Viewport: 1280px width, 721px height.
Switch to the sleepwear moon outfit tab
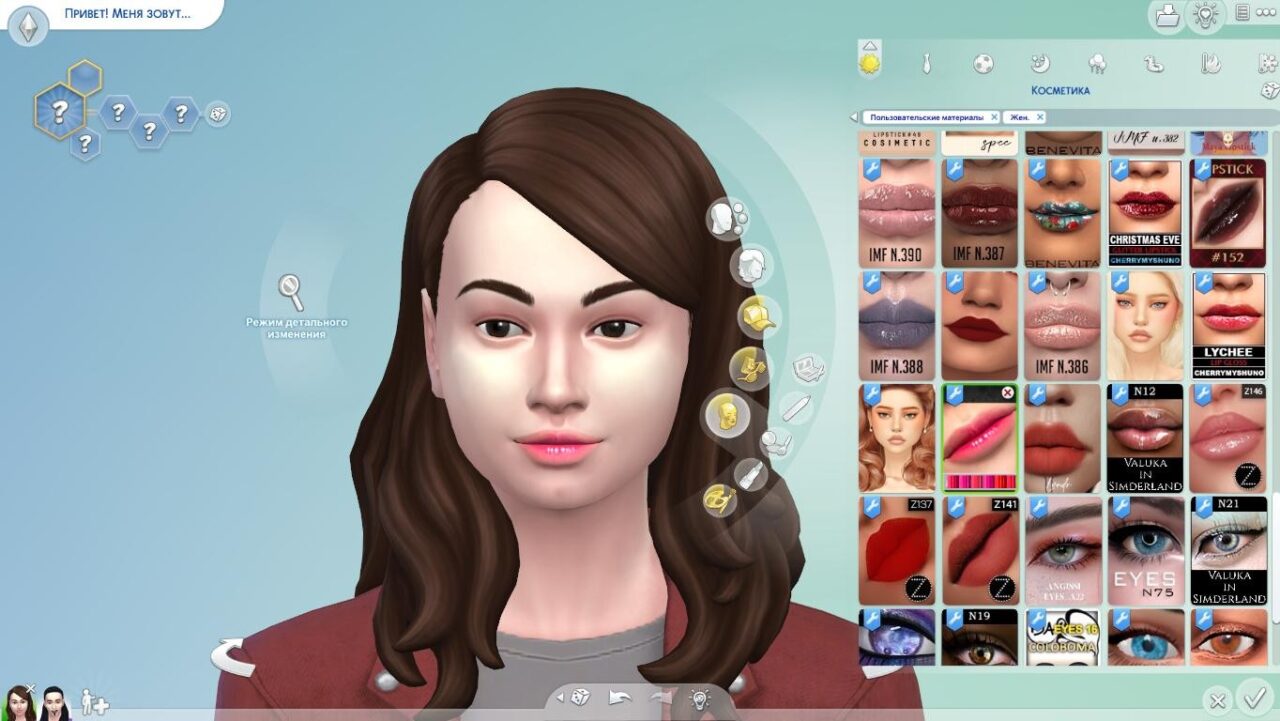pos(1040,64)
